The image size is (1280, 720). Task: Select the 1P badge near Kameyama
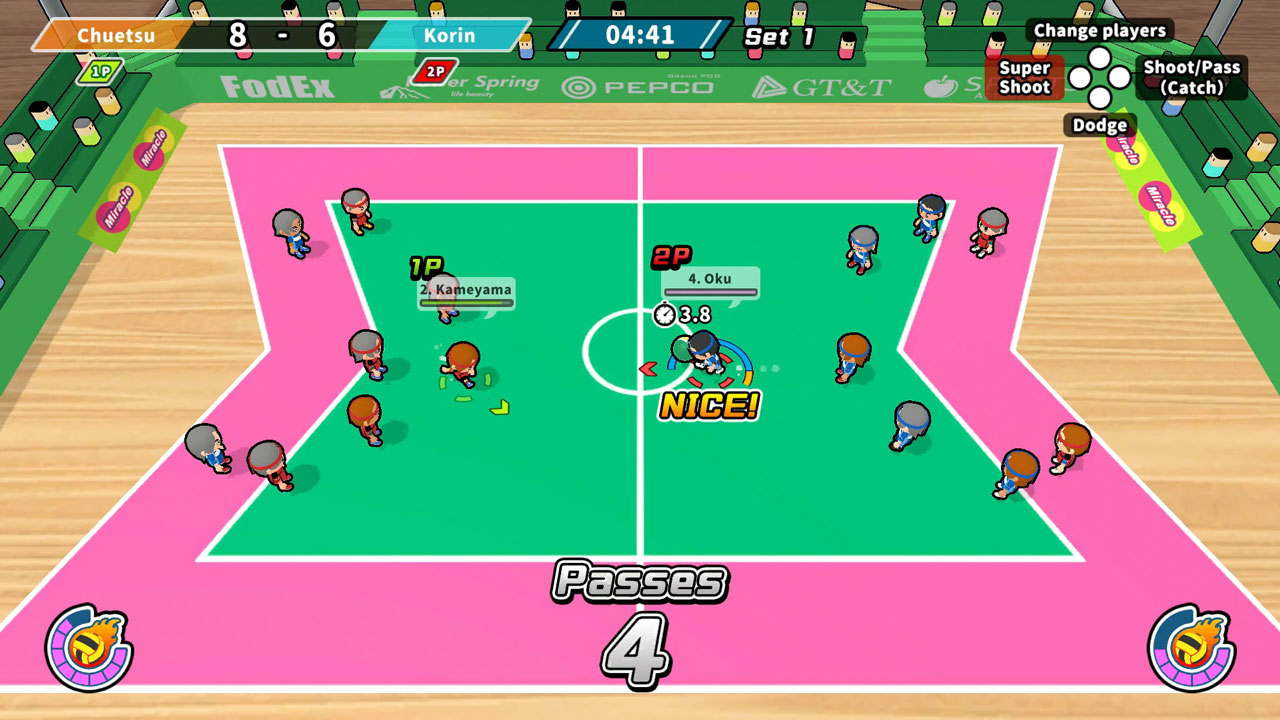[x=424, y=266]
